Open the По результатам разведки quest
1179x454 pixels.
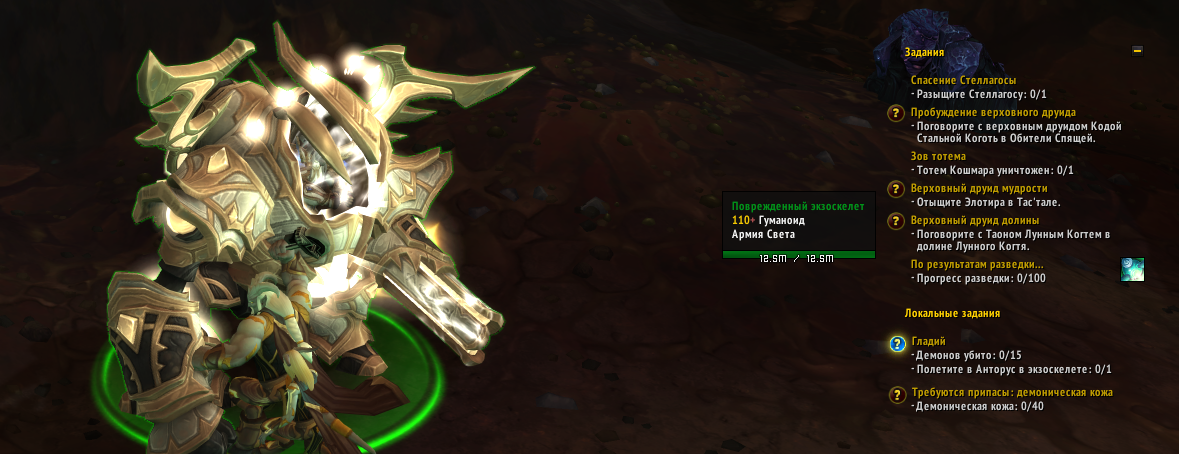click(977, 265)
